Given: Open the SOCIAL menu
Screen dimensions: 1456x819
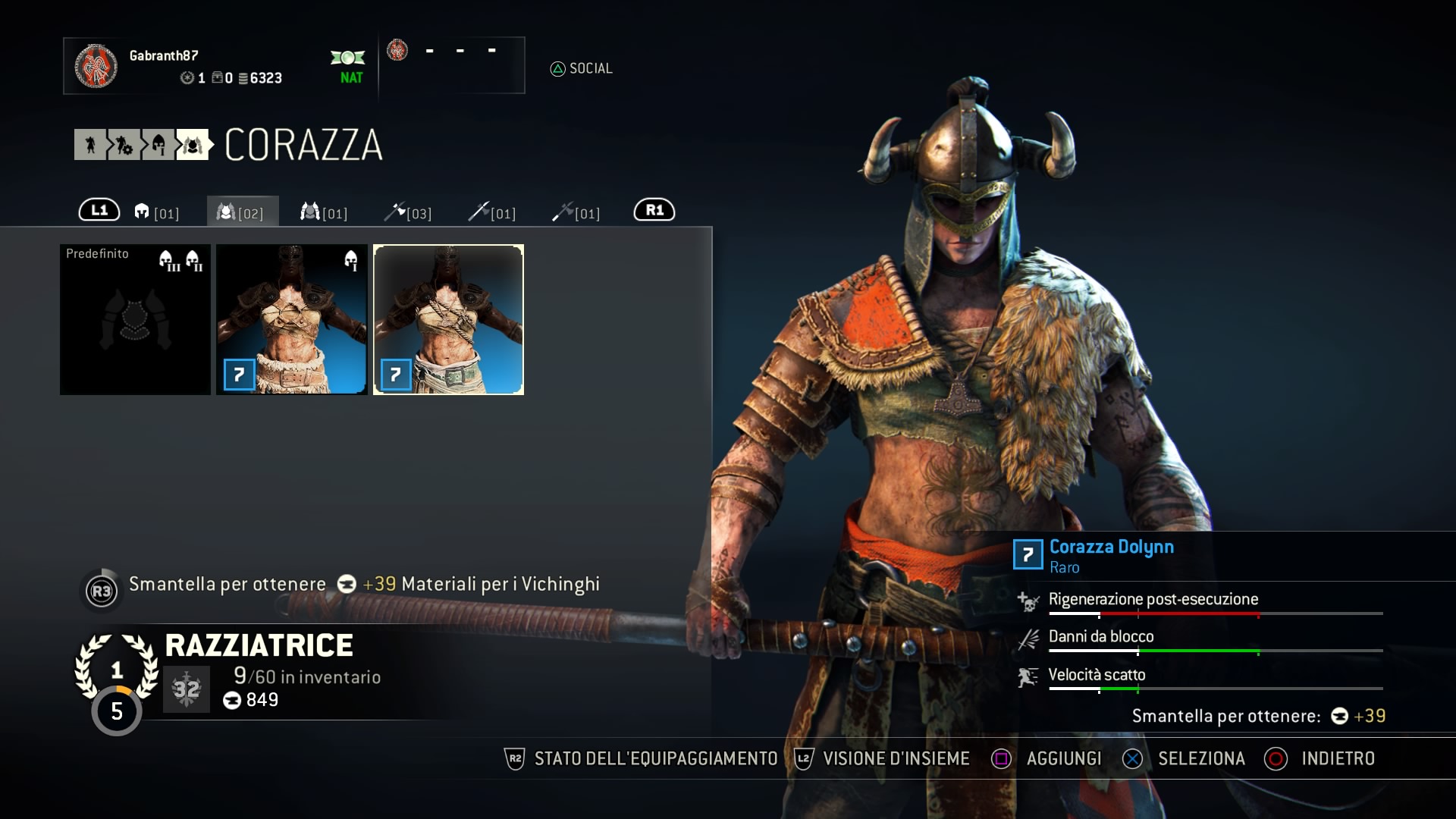Looking at the screenshot, I should tap(582, 69).
